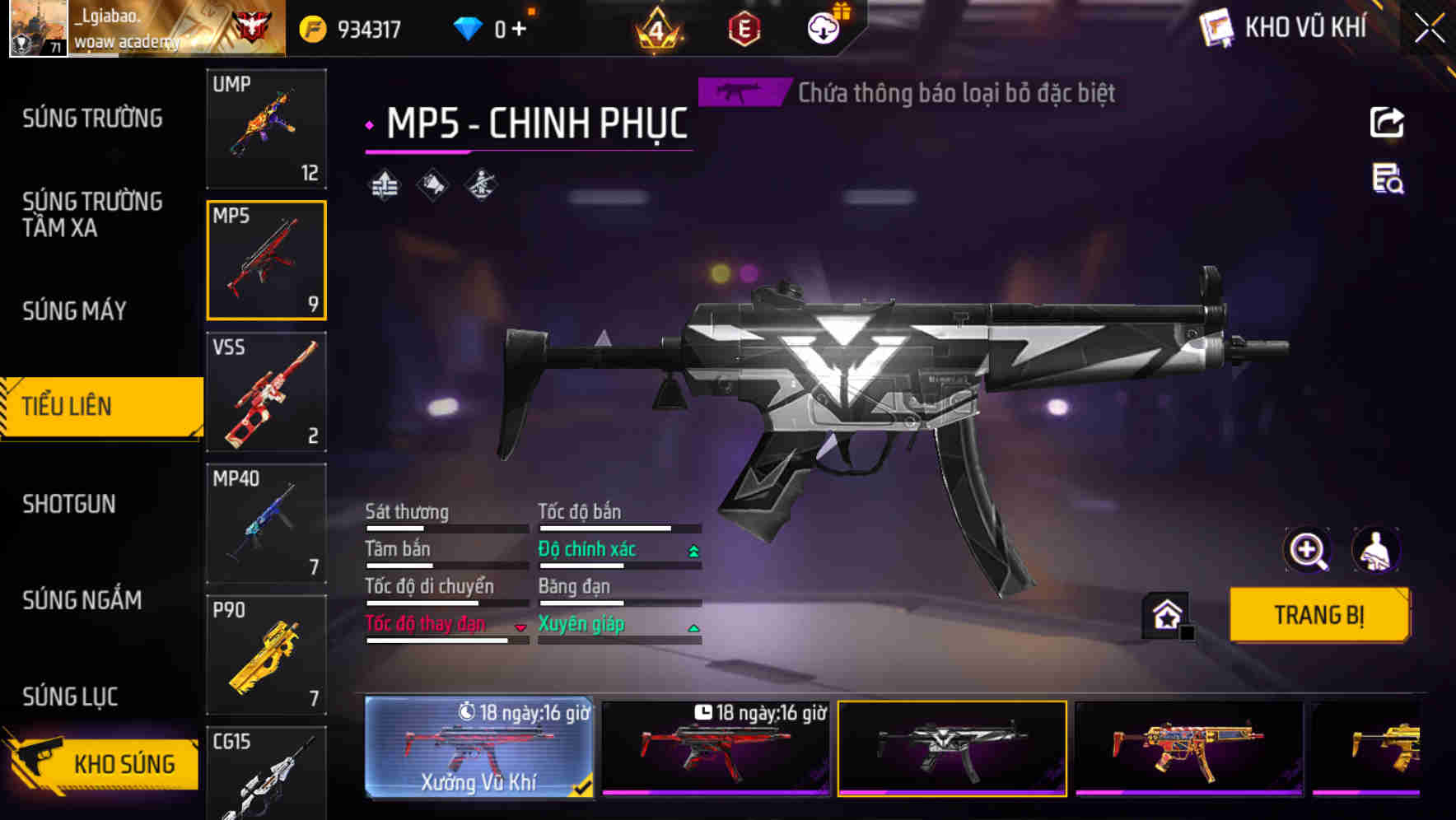This screenshot has height=820, width=1456.
Task: Equip the skin with TRANG BỊ button
Action: pos(1318,615)
